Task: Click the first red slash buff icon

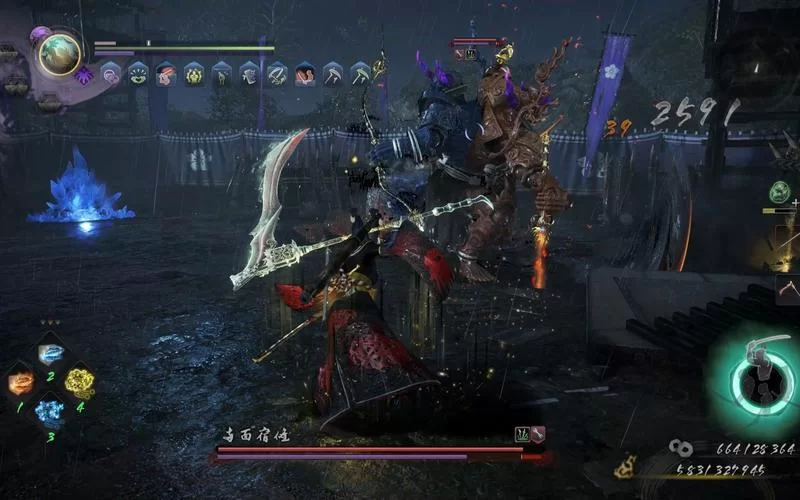Action: tap(166, 73)
